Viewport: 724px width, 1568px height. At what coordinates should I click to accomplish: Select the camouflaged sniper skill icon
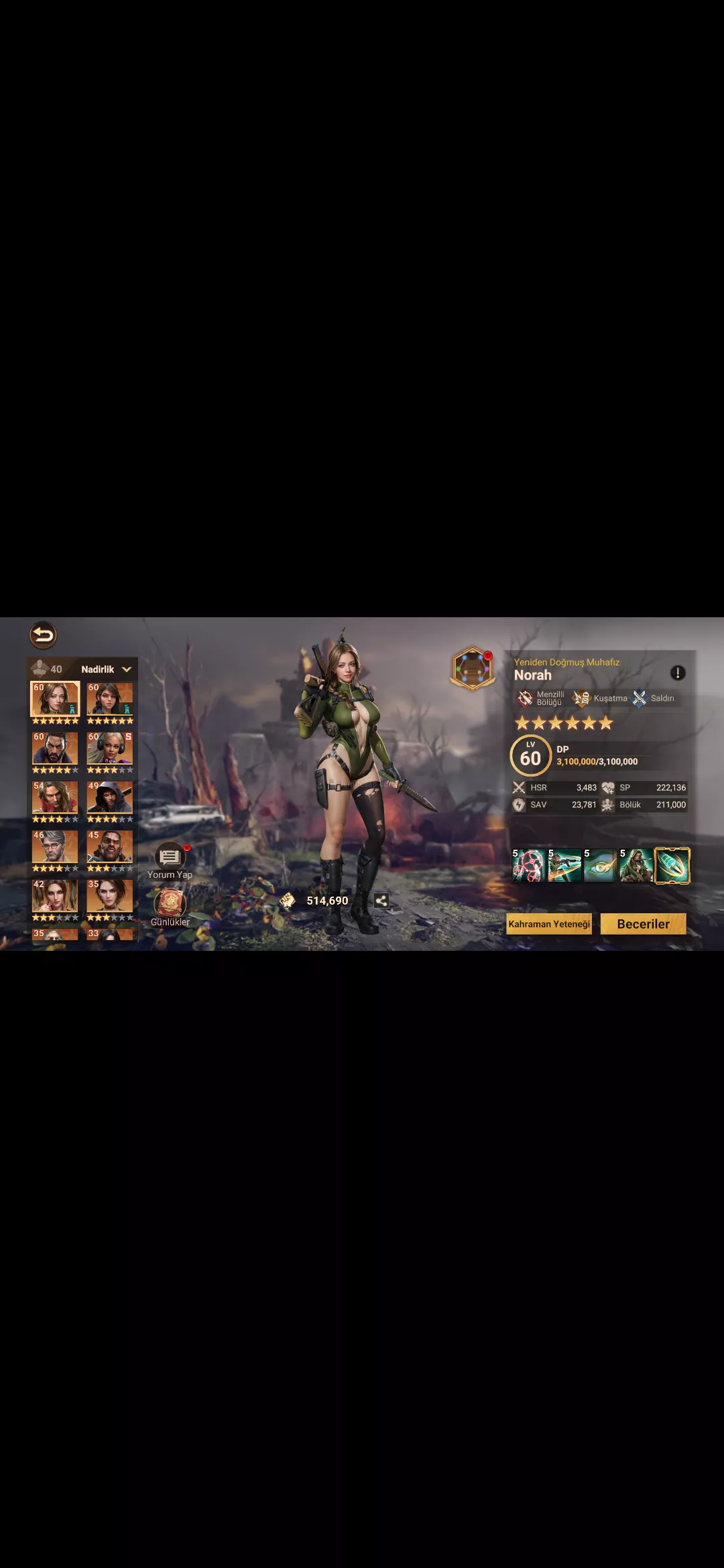(636, 865)
